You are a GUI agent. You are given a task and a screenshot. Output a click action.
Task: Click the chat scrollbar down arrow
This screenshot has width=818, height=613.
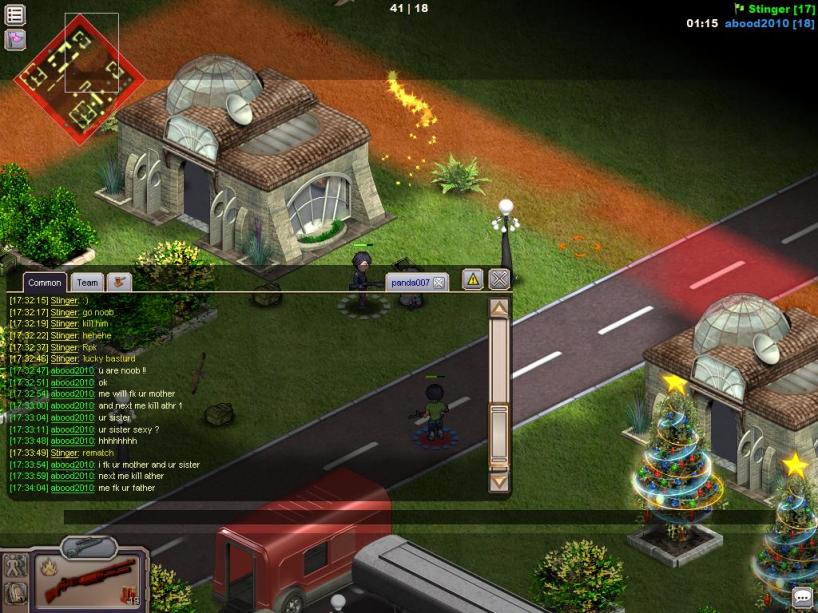499,482
